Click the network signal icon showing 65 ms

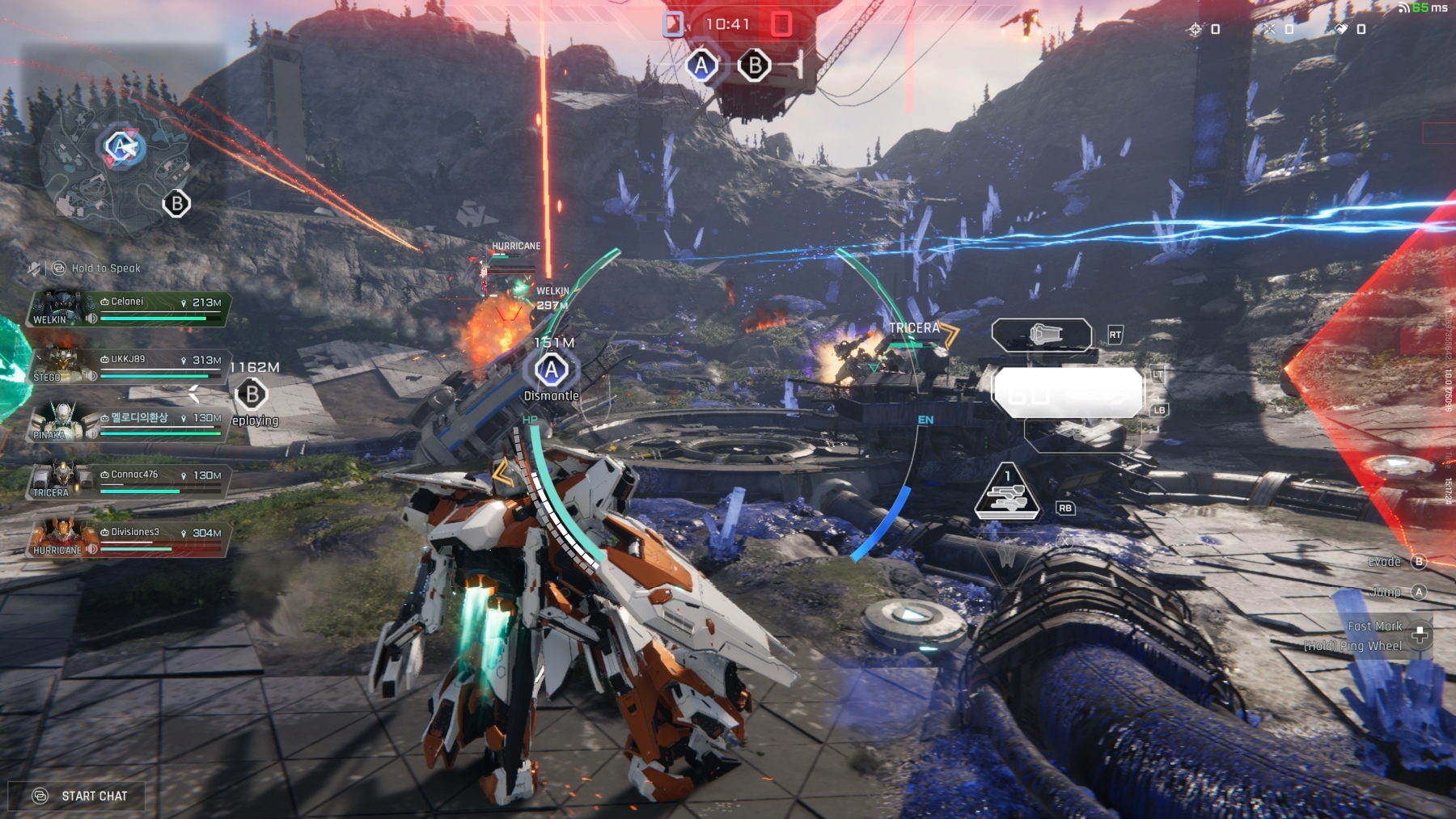[1403, 9]
